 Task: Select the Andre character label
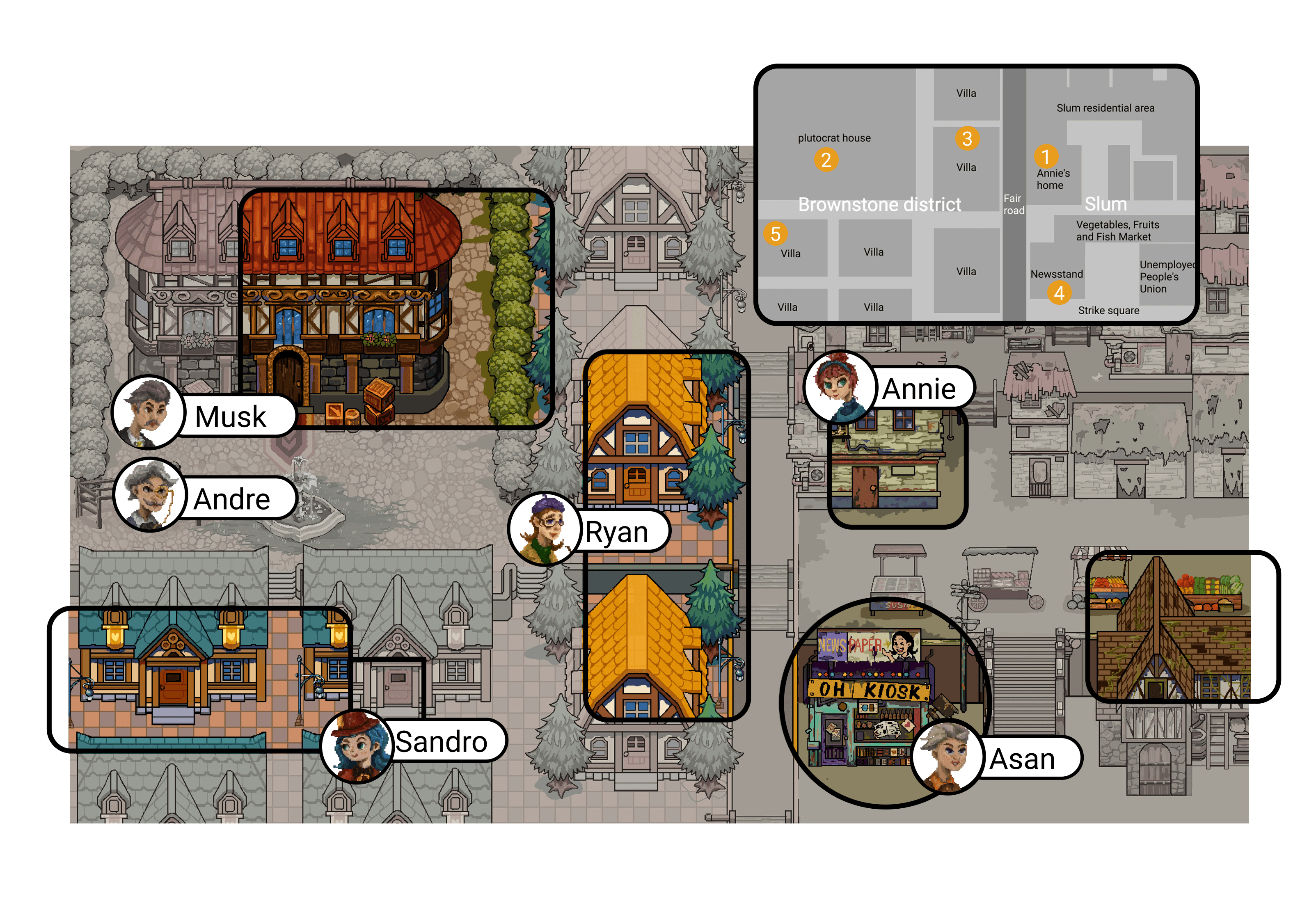232,499
